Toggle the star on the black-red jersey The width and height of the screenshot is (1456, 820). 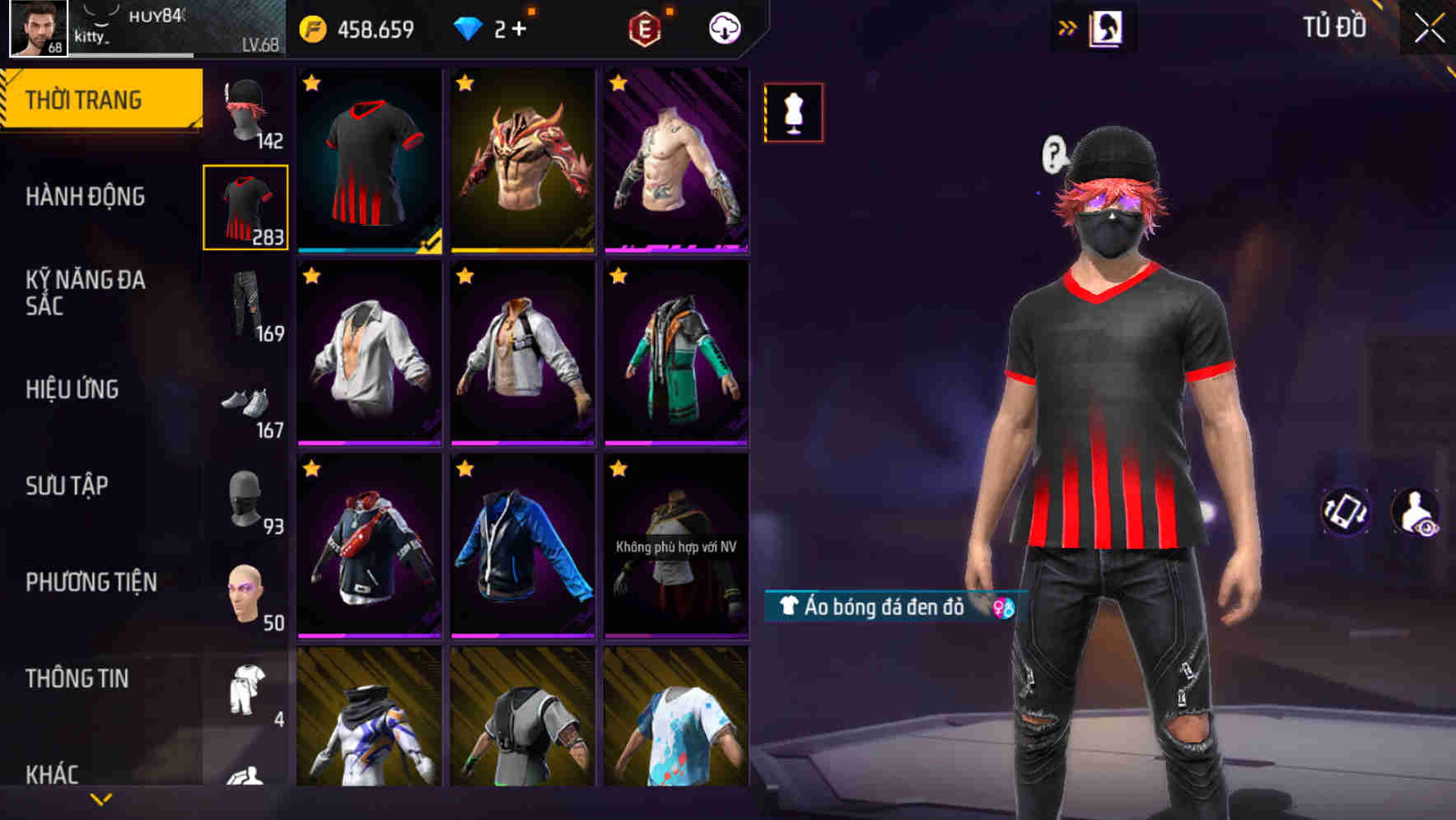pos(313,82)
